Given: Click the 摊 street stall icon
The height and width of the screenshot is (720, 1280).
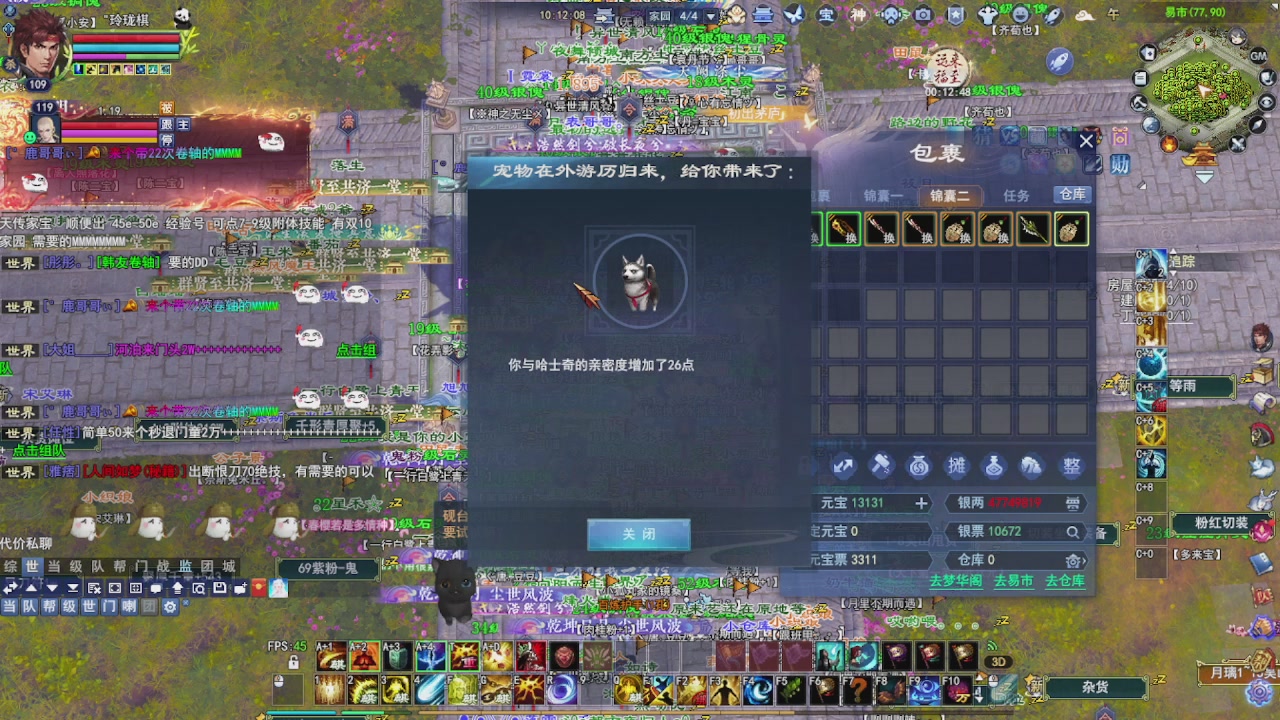Looking at the screenshot, I should pyautogui.click(x=957, y=465).
